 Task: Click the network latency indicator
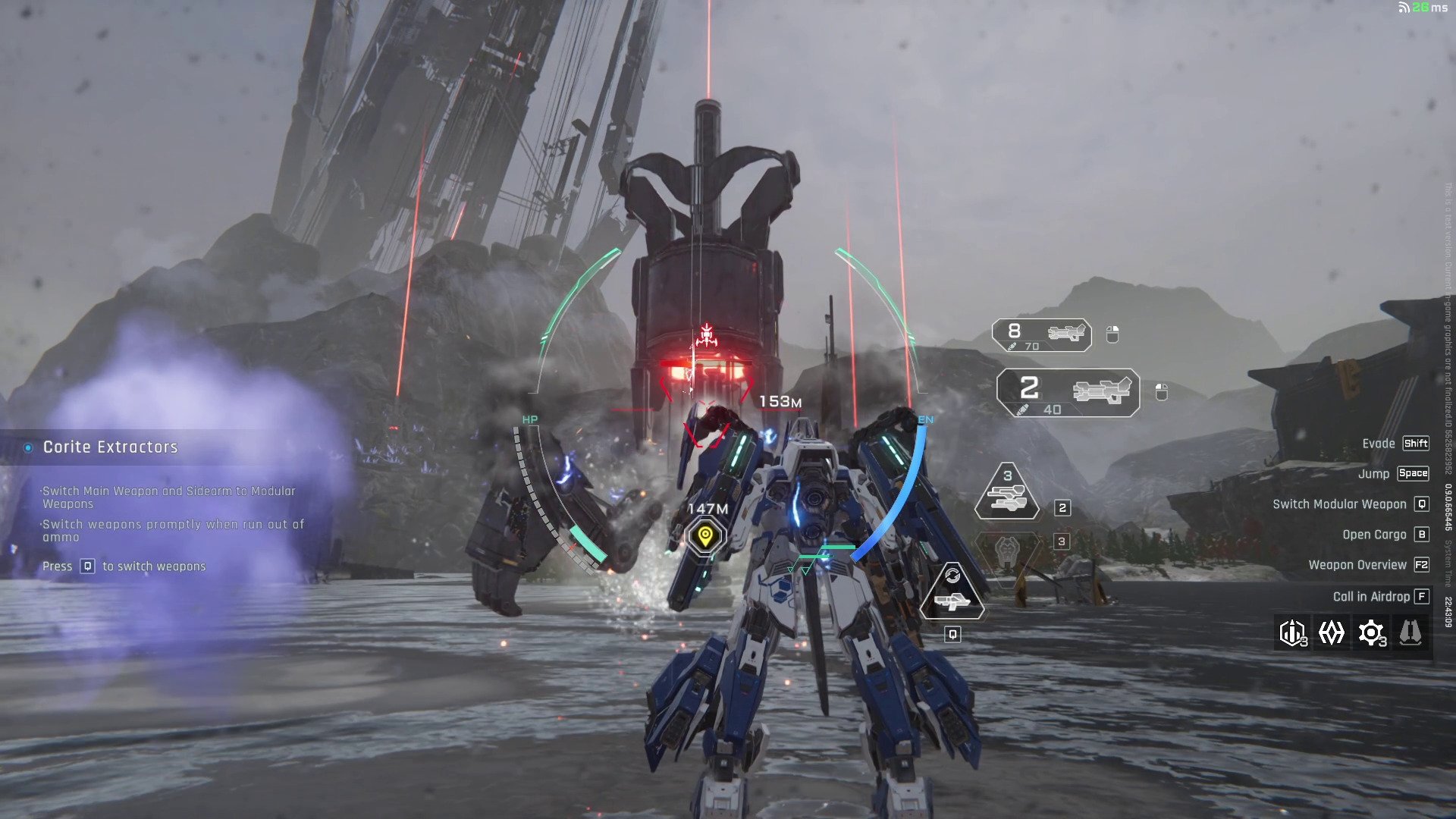[1423, 8]
